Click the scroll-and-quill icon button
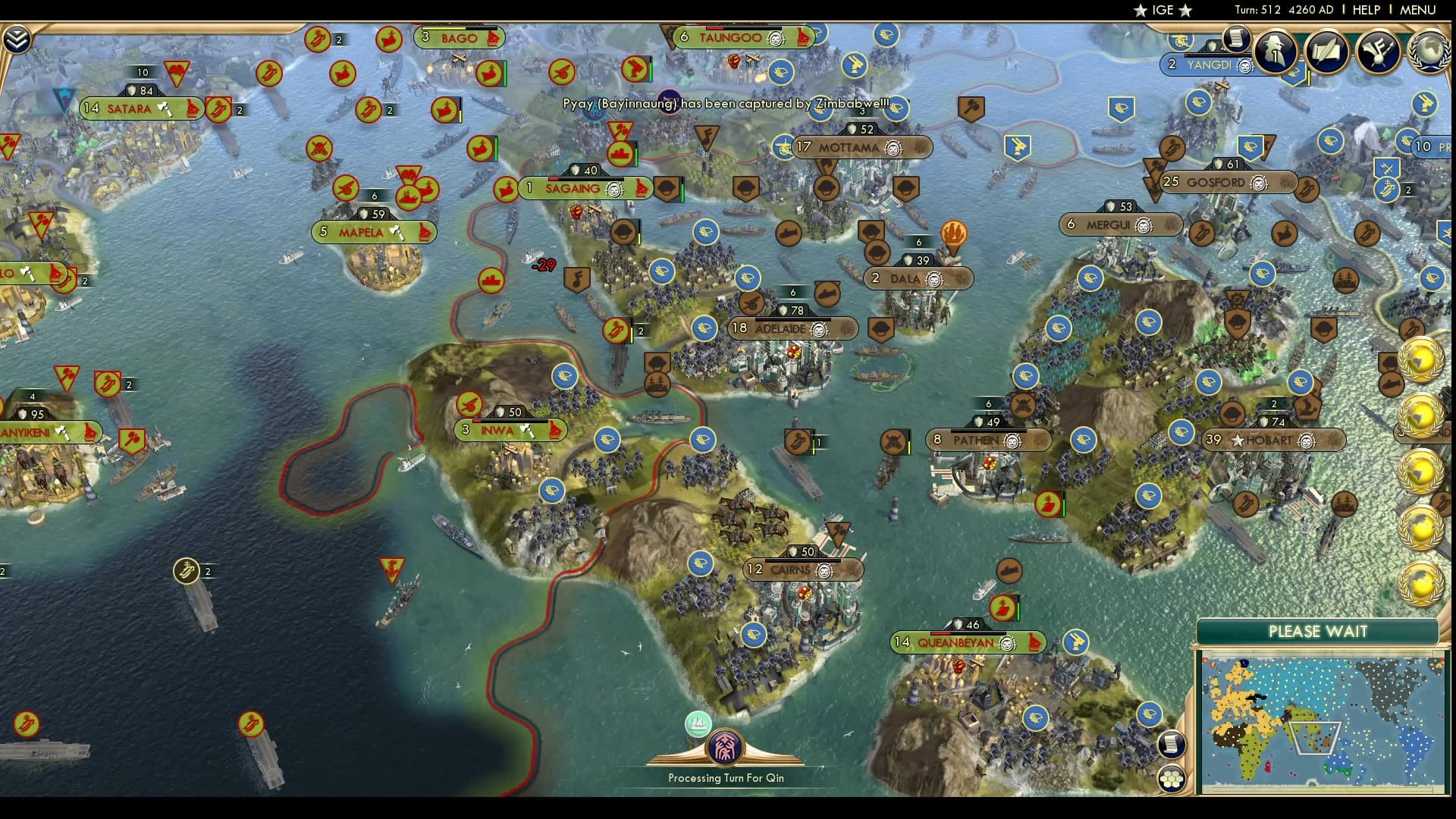The height and width of the screenshot is (819, 1456). click(1326, 51)
